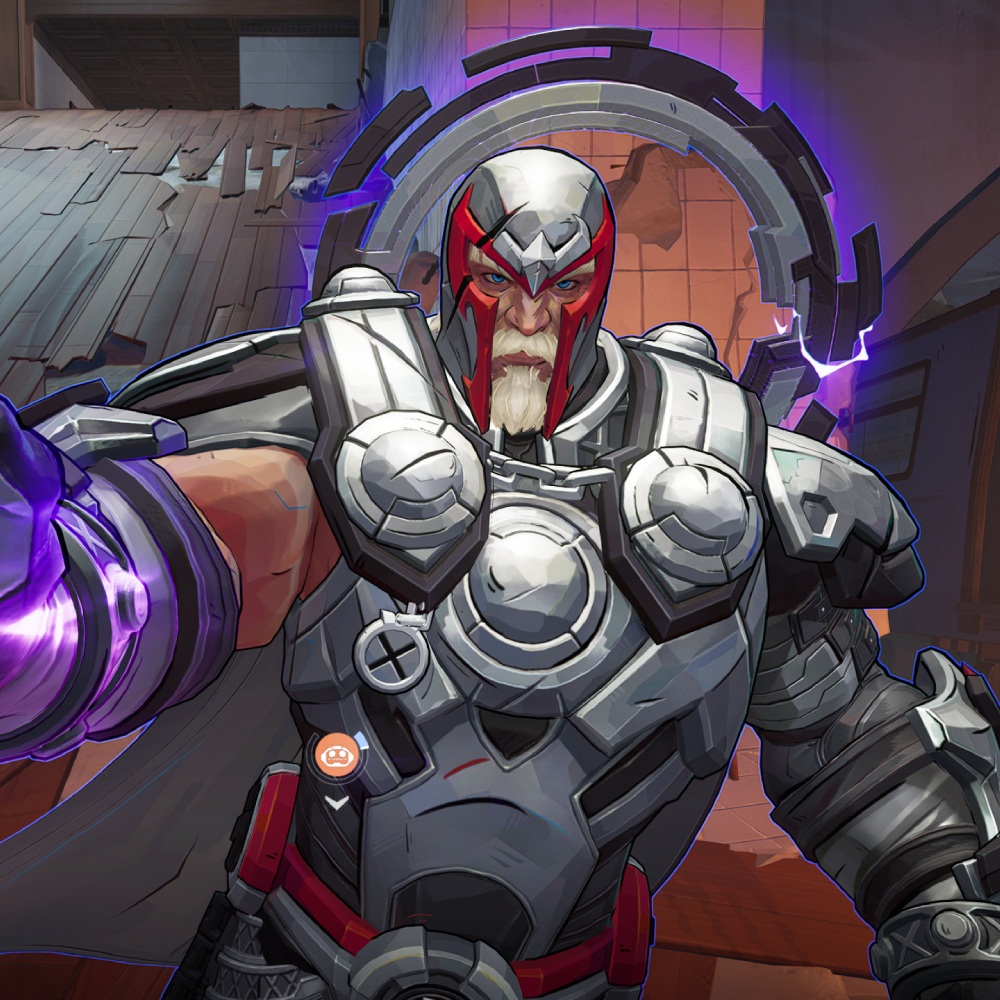Expand the white down-chevron below the robot icon
Screen dimensions: 1000x1000
[x=337, y=802]
